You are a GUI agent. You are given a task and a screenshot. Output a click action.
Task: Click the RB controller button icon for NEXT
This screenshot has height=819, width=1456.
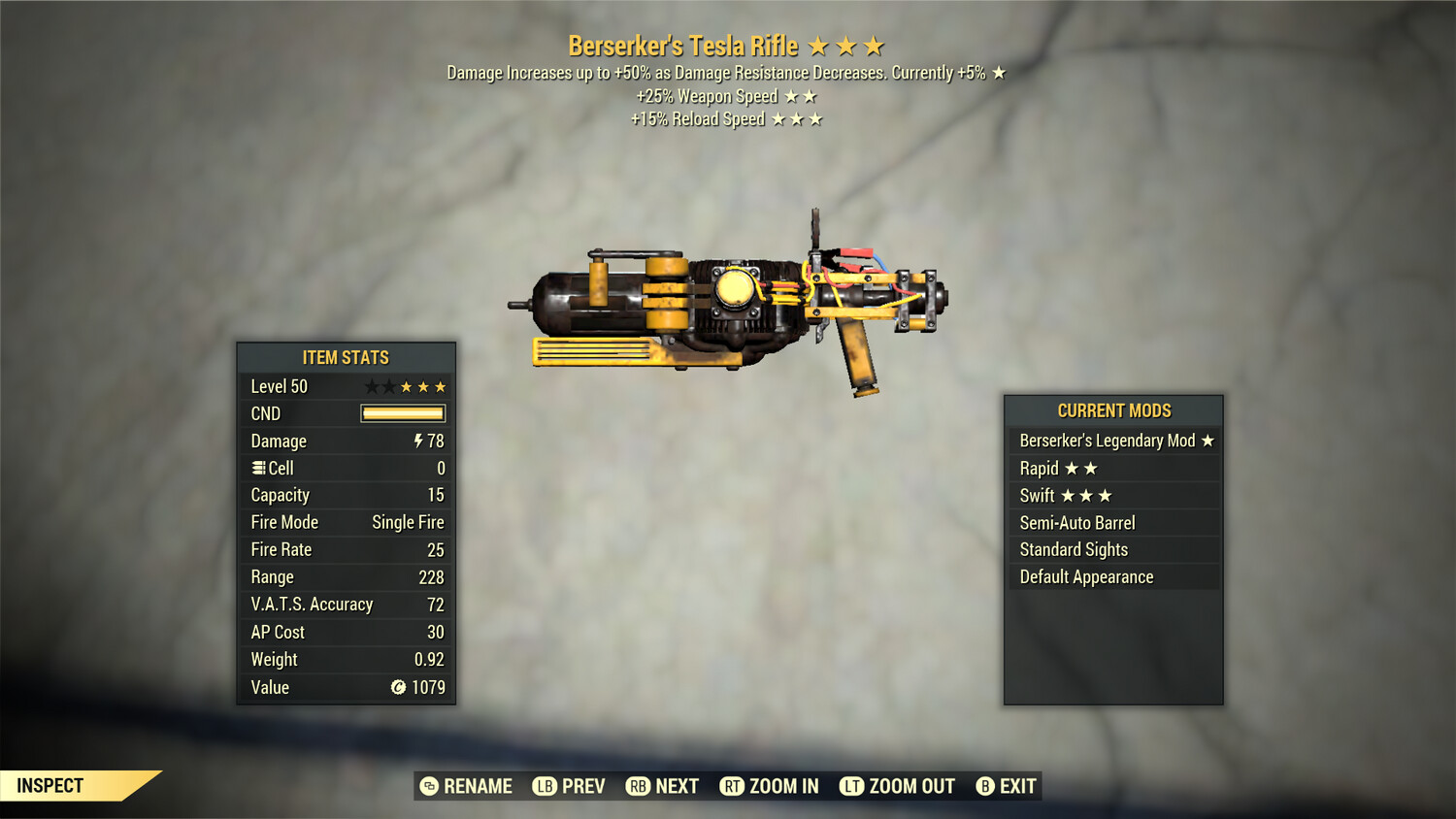[x=639, y=786]
